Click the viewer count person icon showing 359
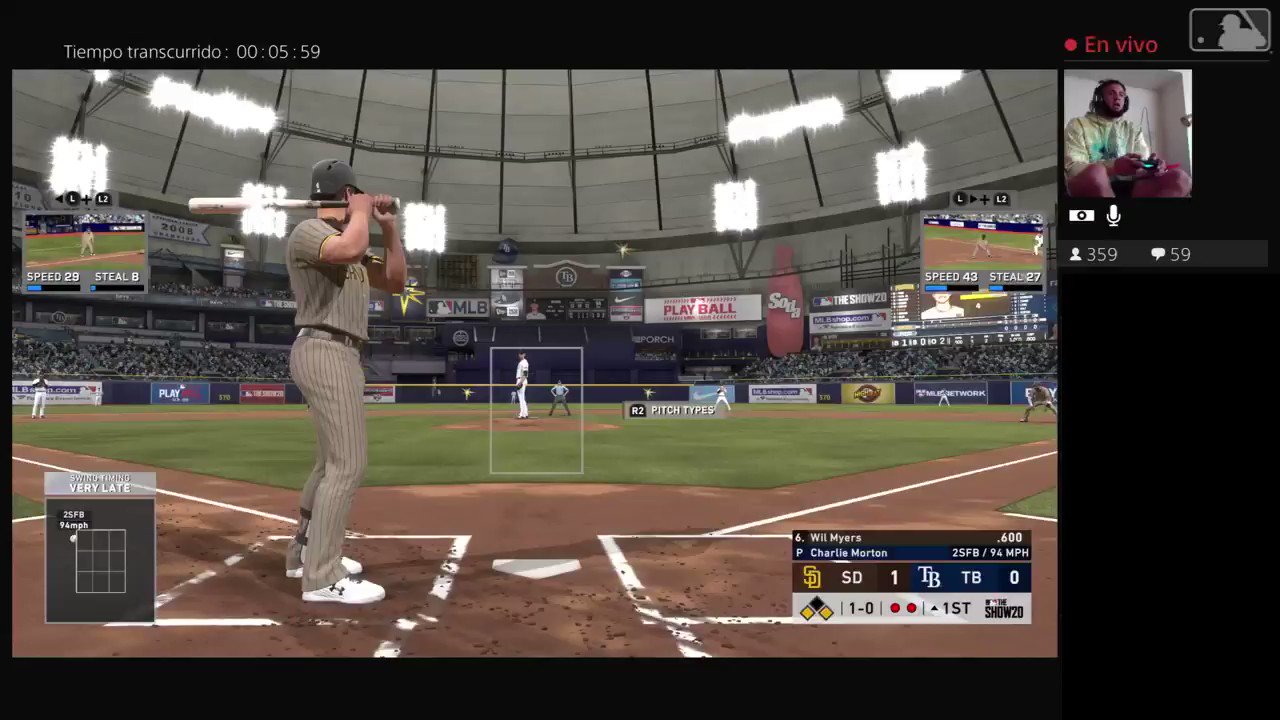 tap(1077, 254)
